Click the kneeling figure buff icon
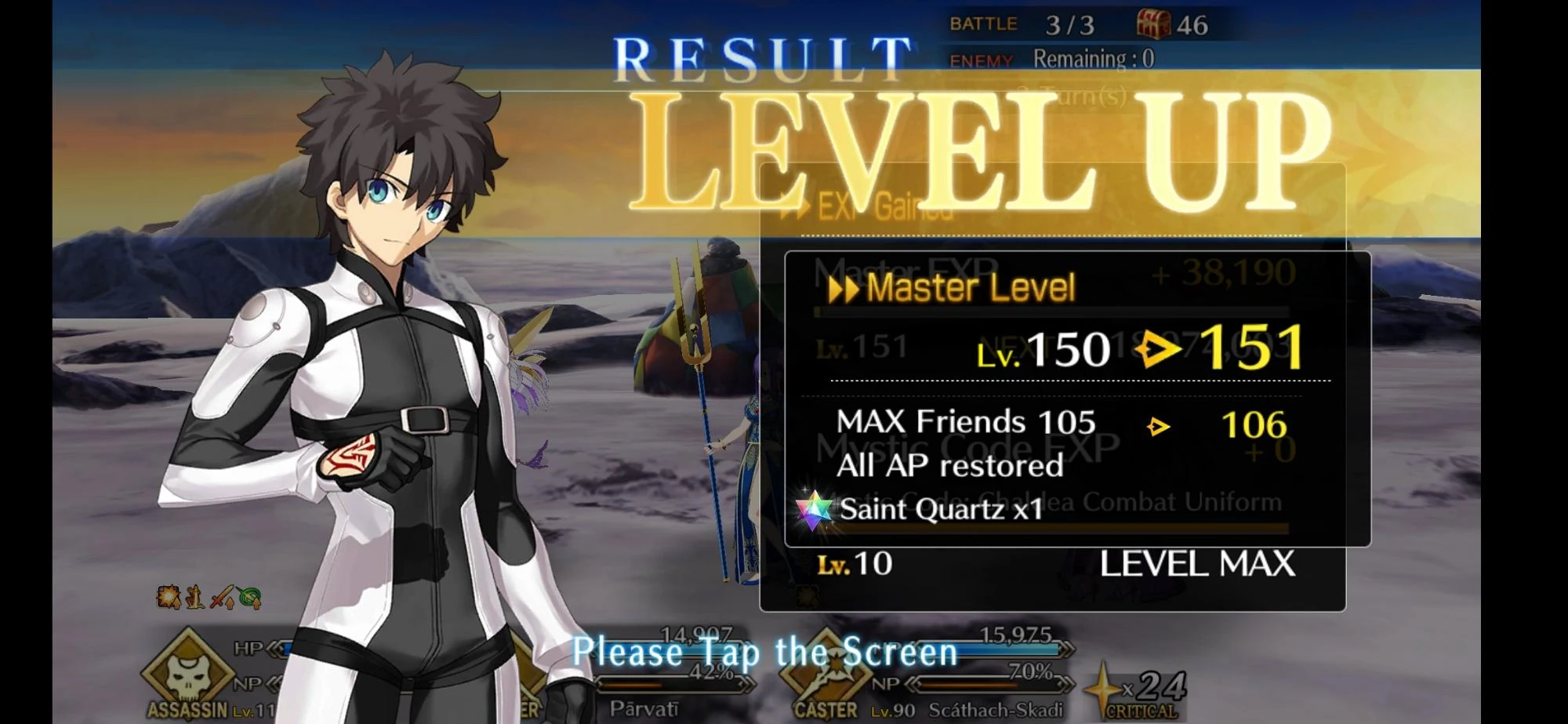The image size is (1568, 724). tap(196, 597)
